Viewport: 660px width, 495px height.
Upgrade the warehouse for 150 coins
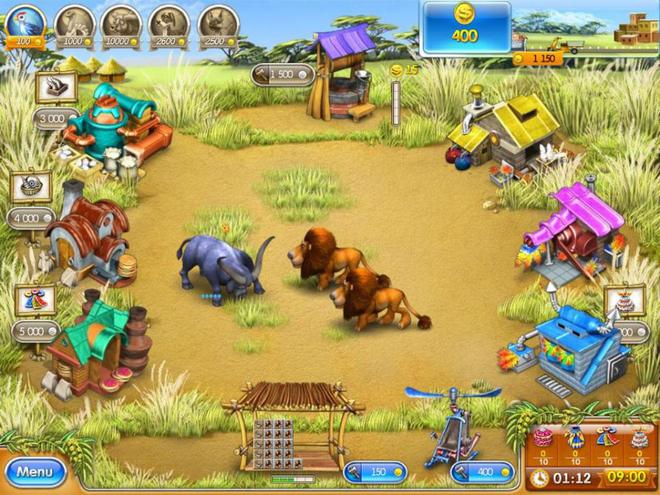373,470
